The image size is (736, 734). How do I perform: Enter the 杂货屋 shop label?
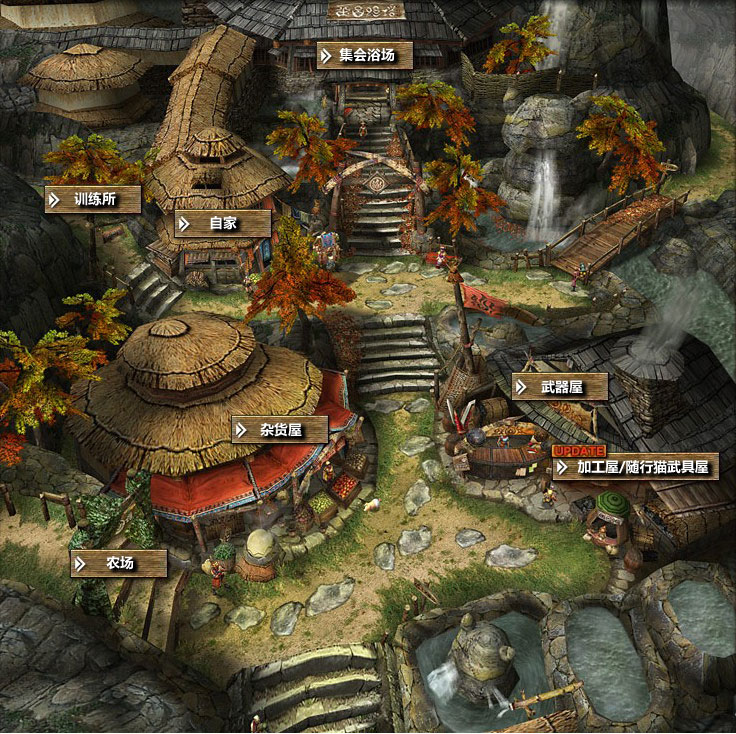tap(280, 430)
